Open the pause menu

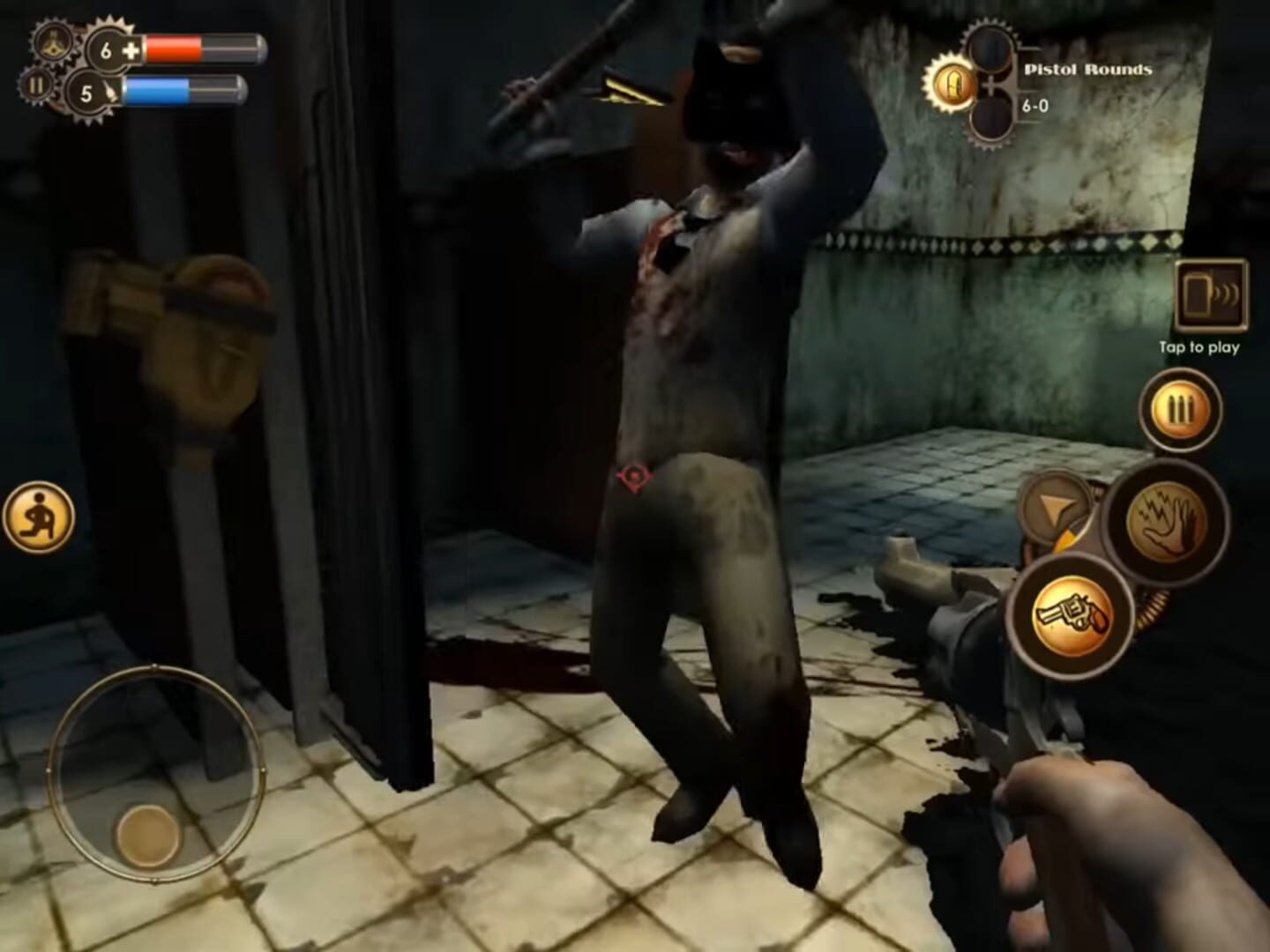pos(36,86)
